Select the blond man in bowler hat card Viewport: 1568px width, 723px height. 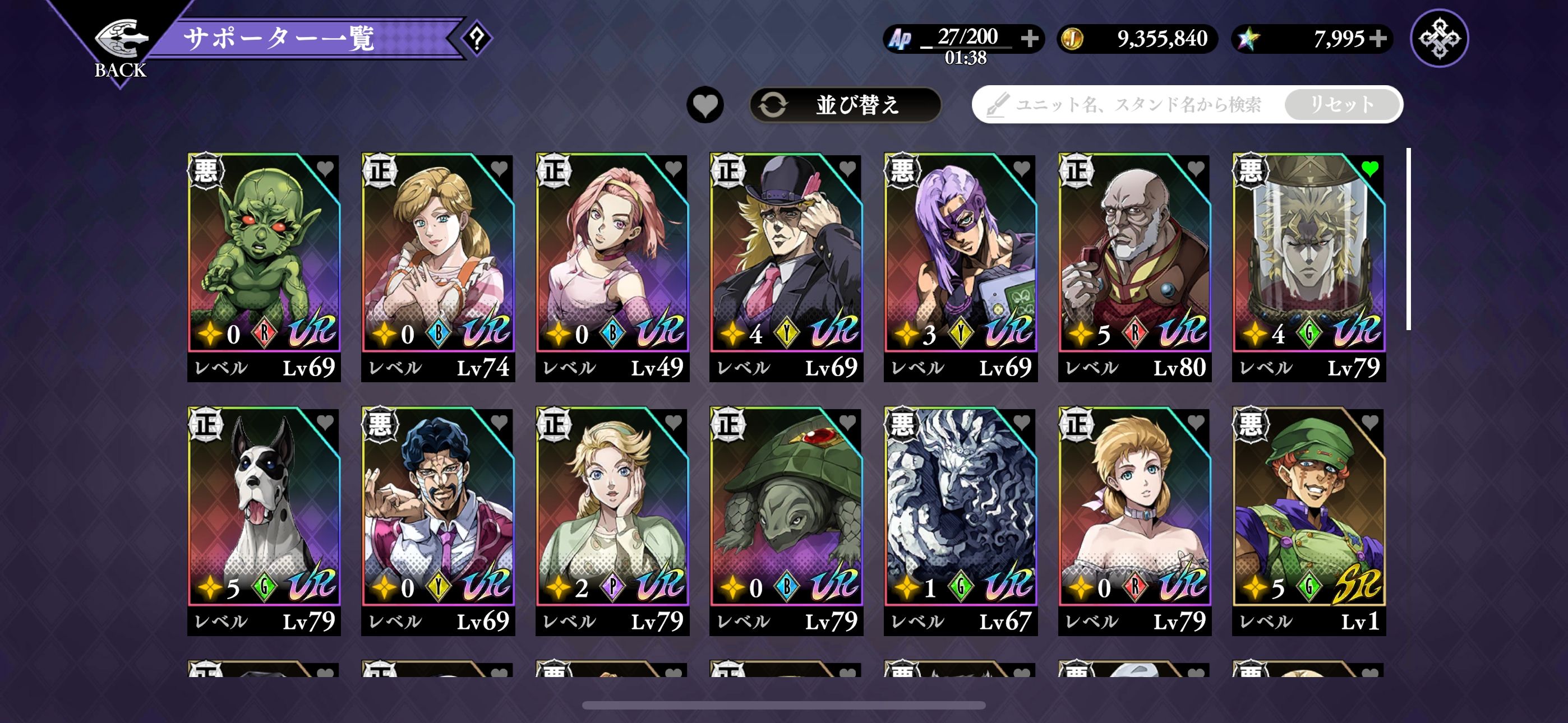point(786,256)
